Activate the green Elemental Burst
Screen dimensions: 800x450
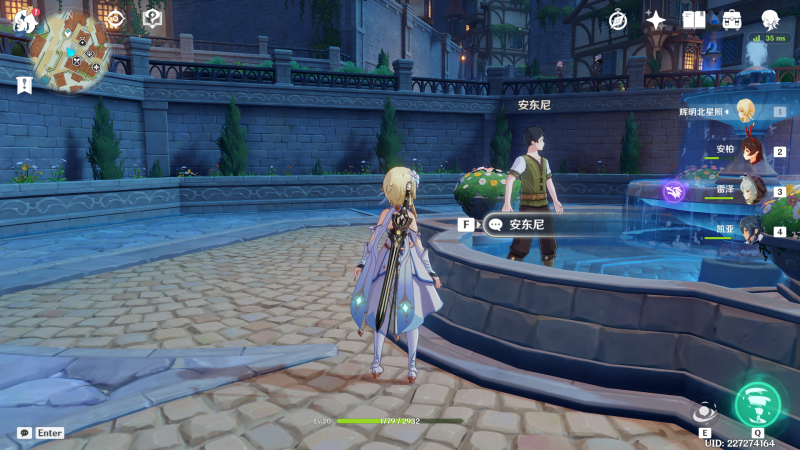757,402
